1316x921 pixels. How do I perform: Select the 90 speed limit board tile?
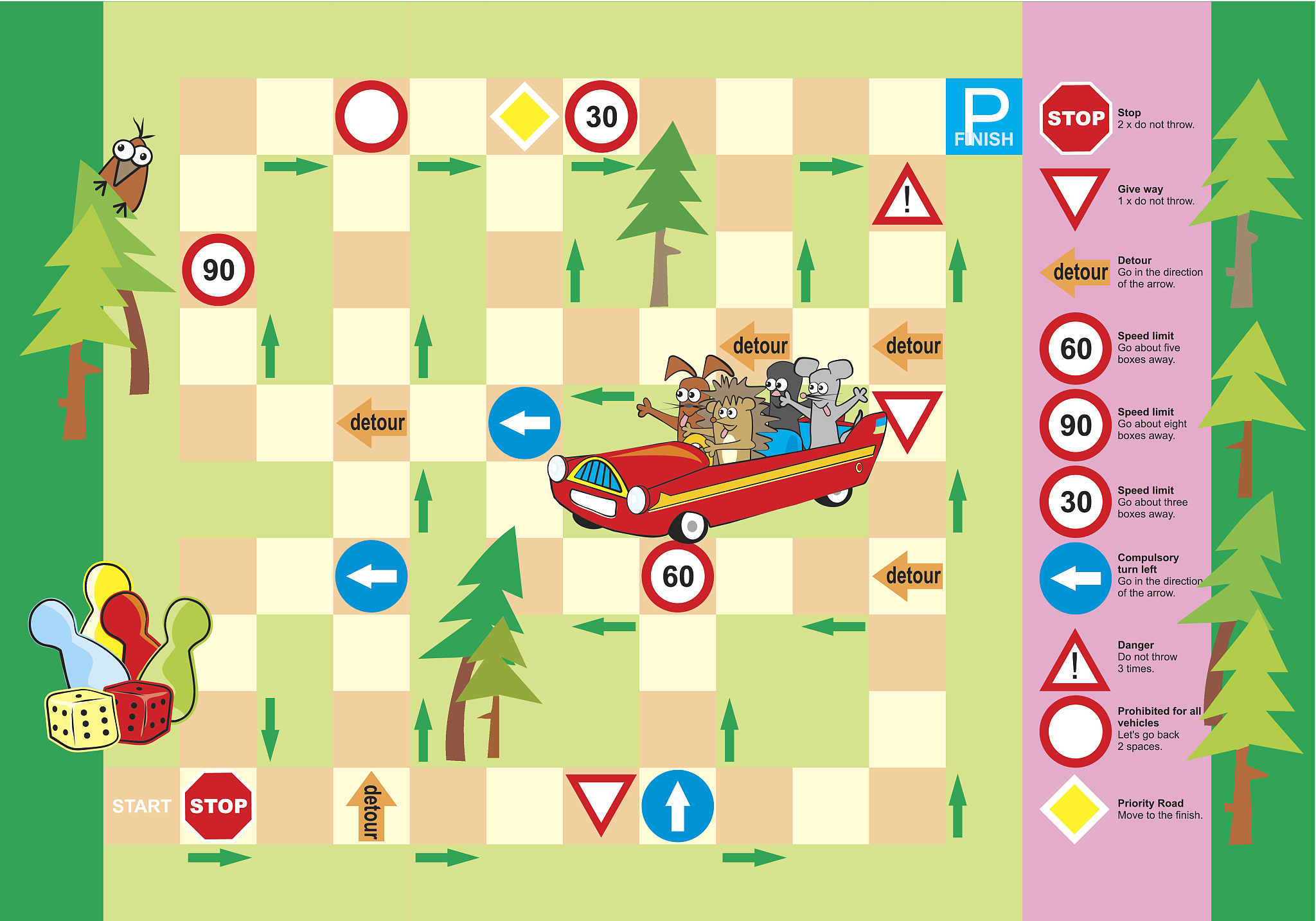coord(218,270)
